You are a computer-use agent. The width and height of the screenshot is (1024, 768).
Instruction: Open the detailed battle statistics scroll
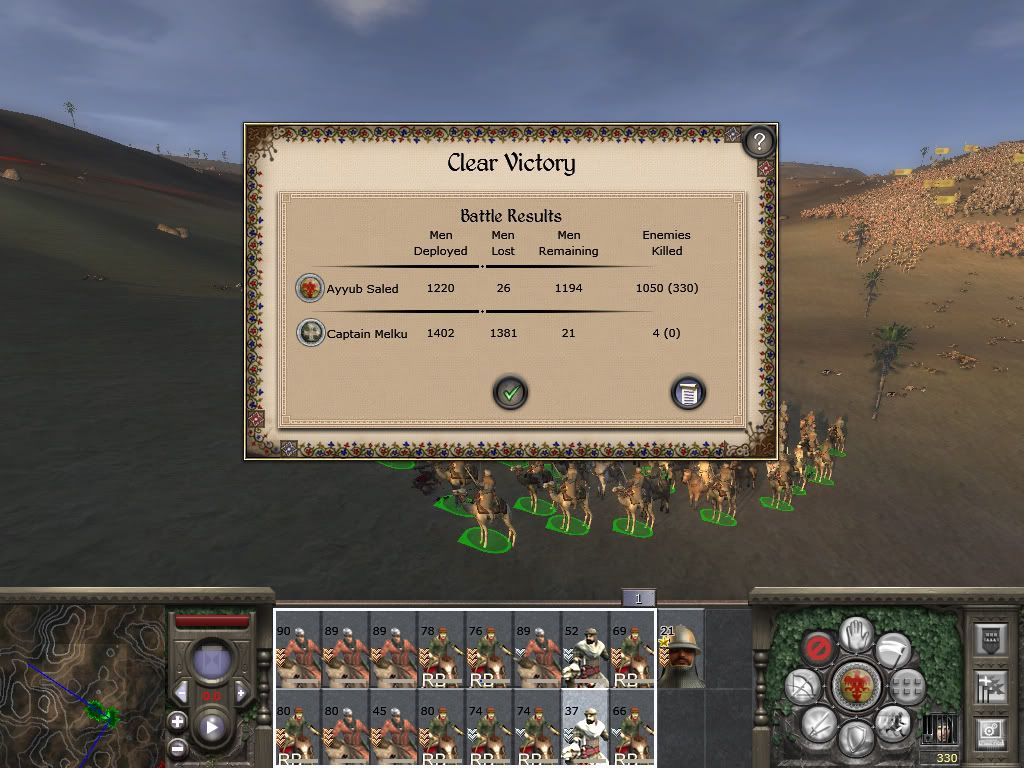click(x=688, y=393)
